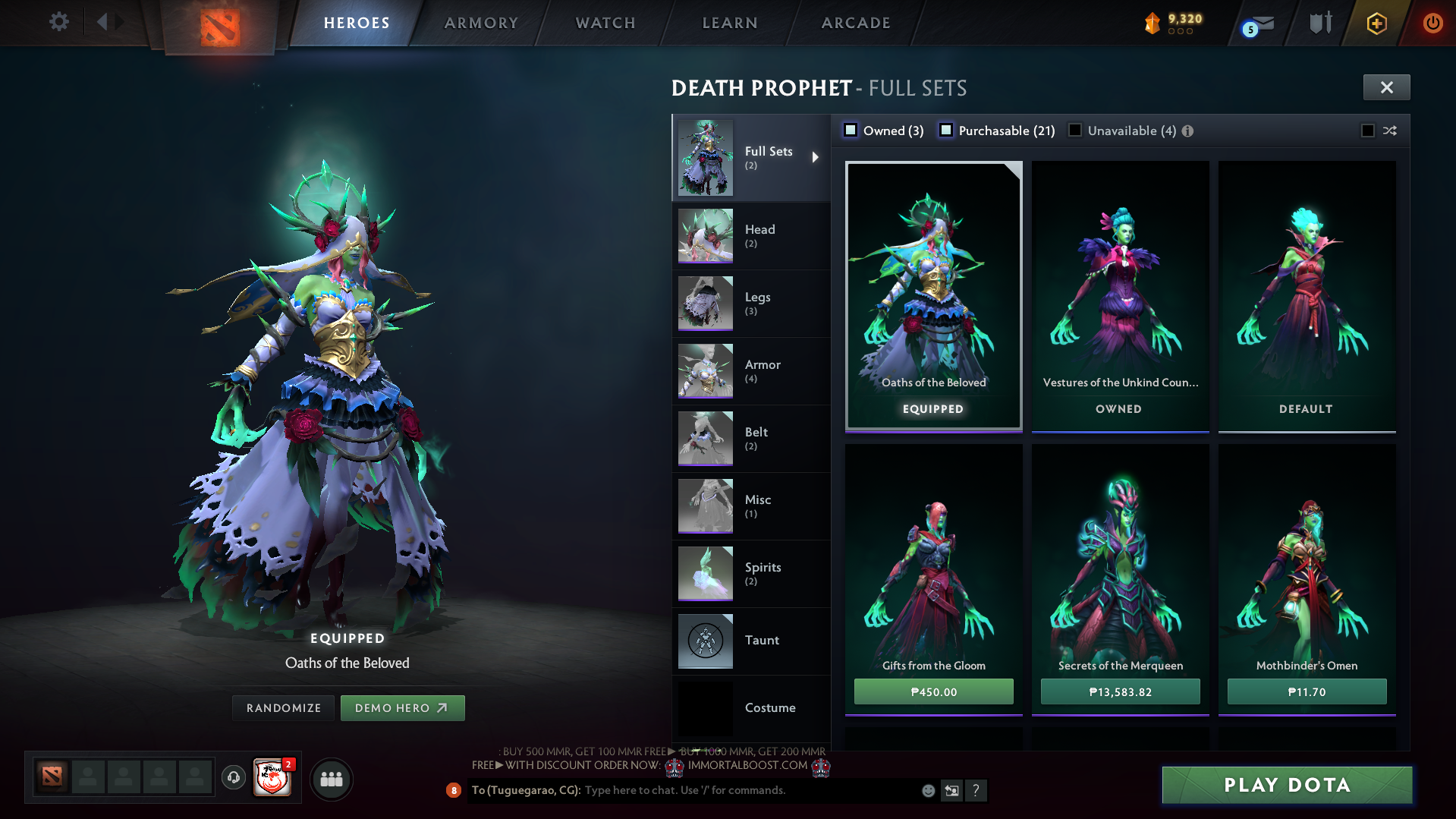The height and width of the screenshot is (819, 1456).
Task: Open the emoticon picker in chat
Action: click(927, 790)
